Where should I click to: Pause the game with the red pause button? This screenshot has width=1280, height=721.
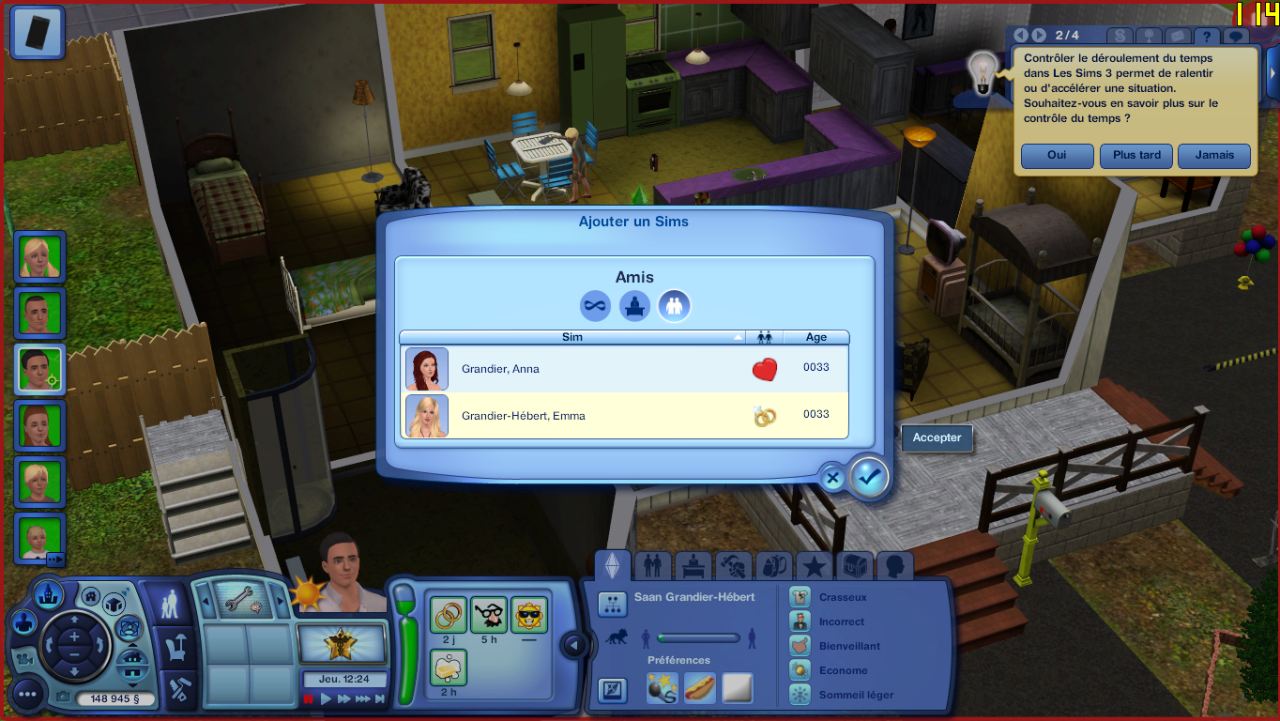point(309,699)
